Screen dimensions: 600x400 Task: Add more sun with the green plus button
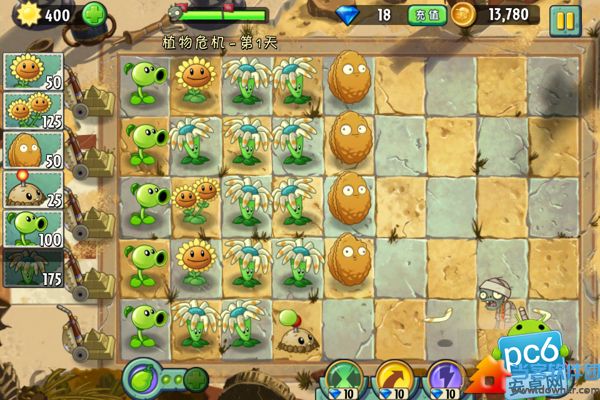pyautogui.click(x=94, y=15)
